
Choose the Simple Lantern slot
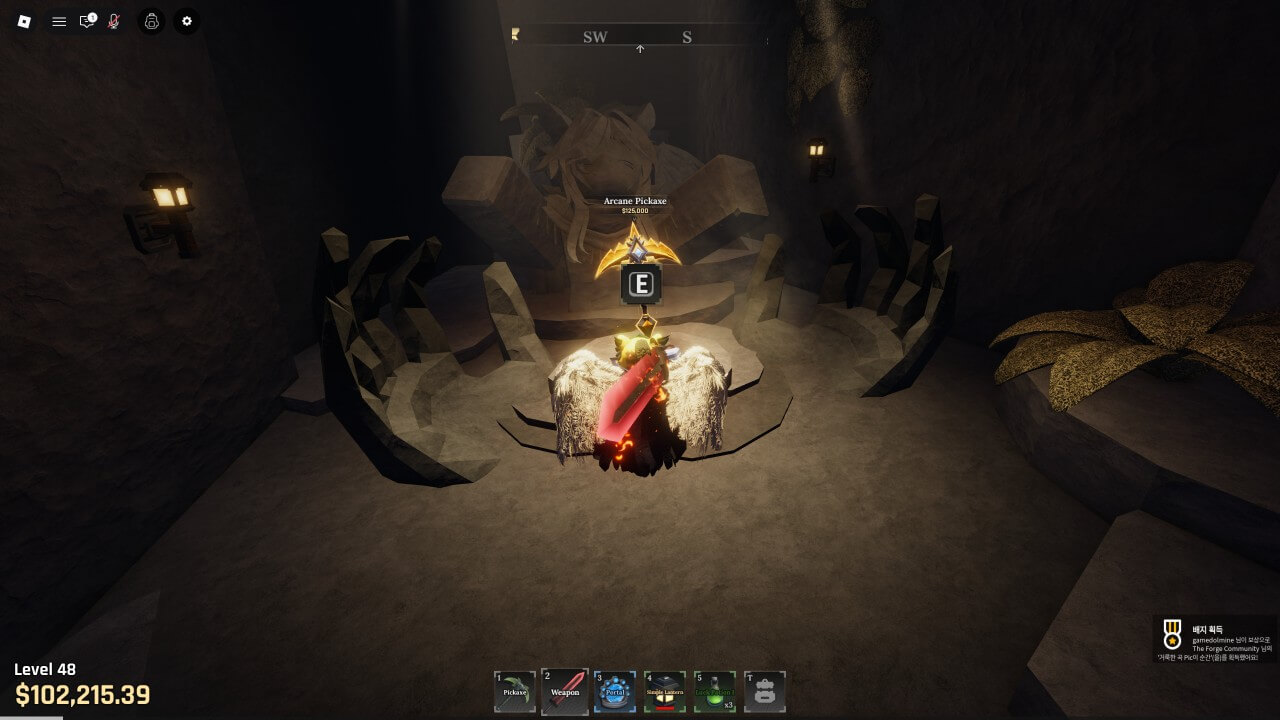point(665,691)
